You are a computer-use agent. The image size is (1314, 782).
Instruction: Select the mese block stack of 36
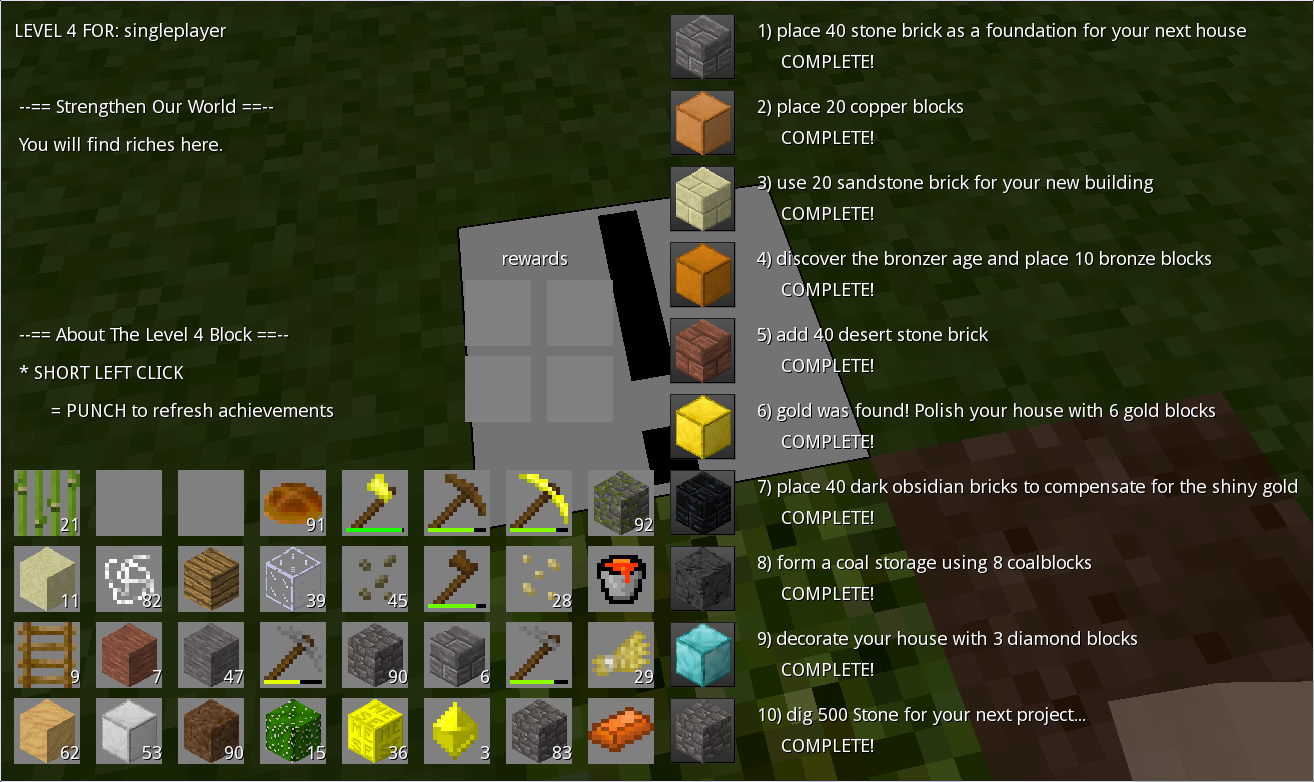pos(375,731)
